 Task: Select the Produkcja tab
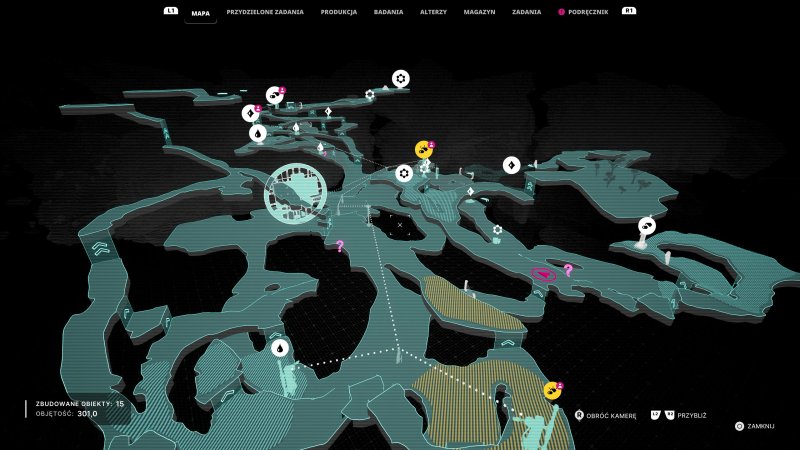click(x=339, y=12)
